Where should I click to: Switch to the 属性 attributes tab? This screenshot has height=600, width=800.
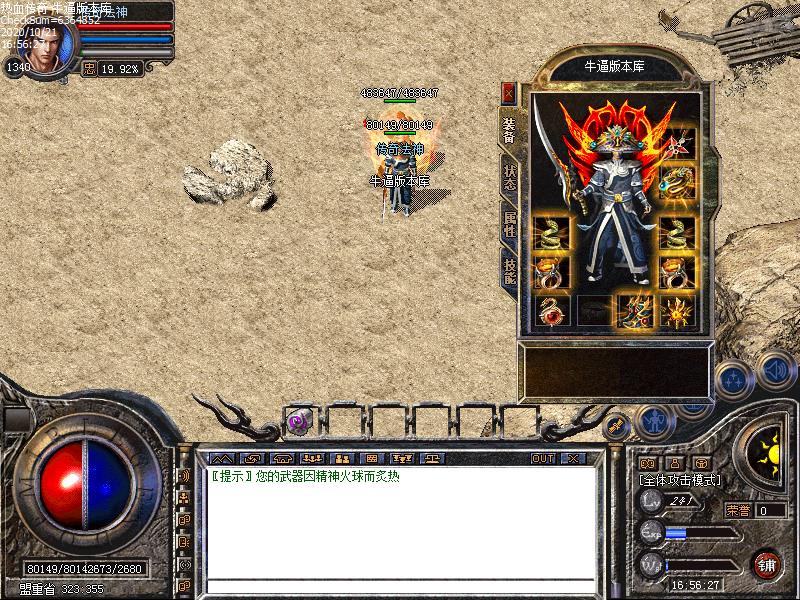point(509,223)
